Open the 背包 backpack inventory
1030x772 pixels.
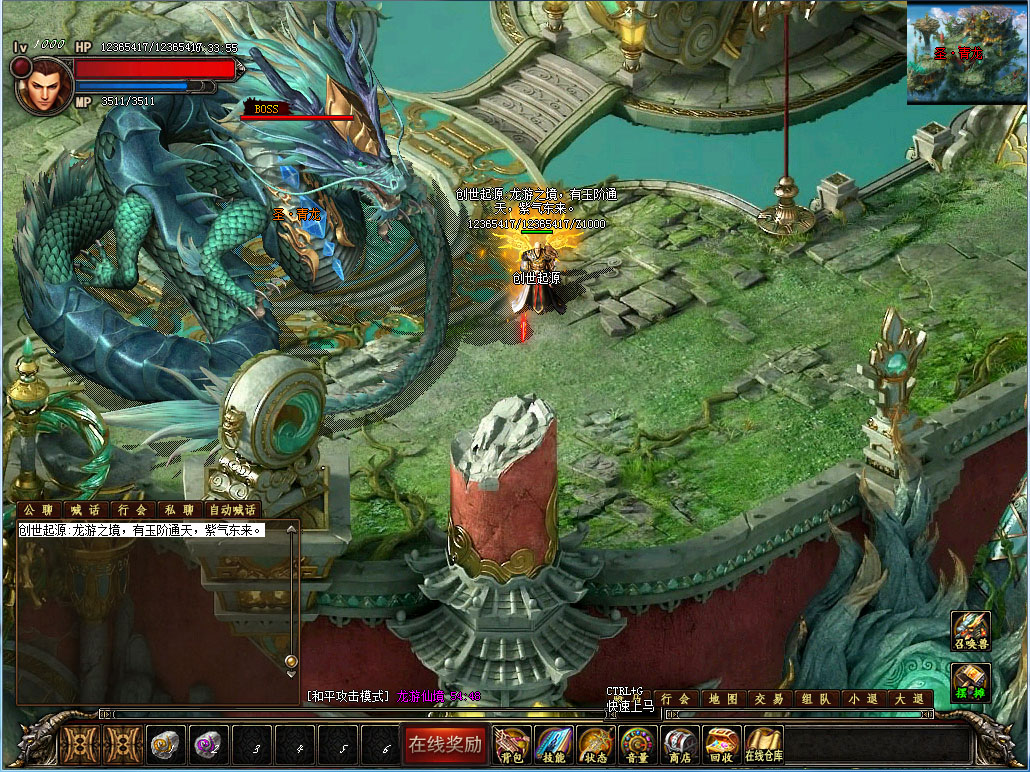pyautogui.click(x=512, y=744)
